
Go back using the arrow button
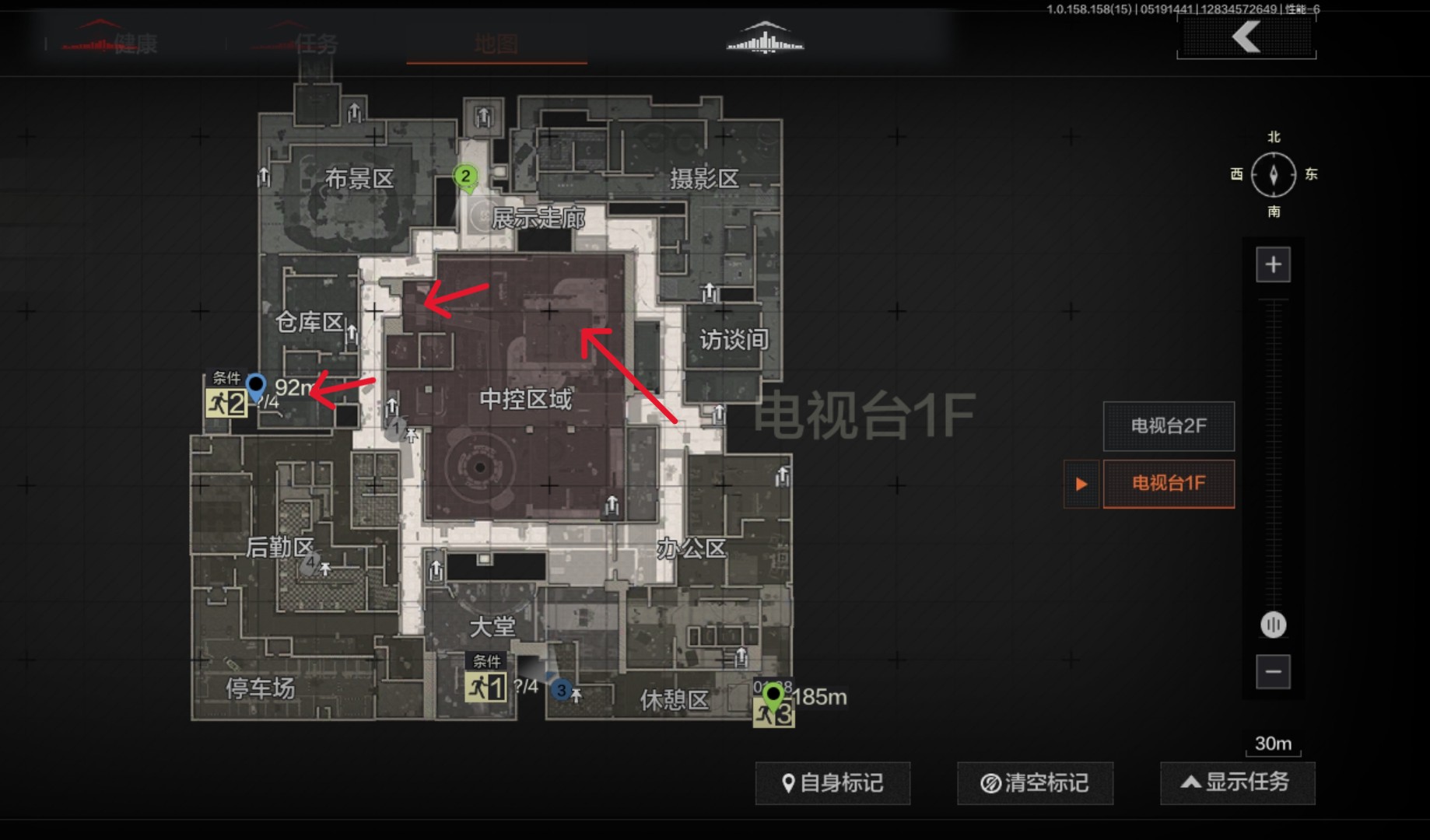click(1246, 37)
